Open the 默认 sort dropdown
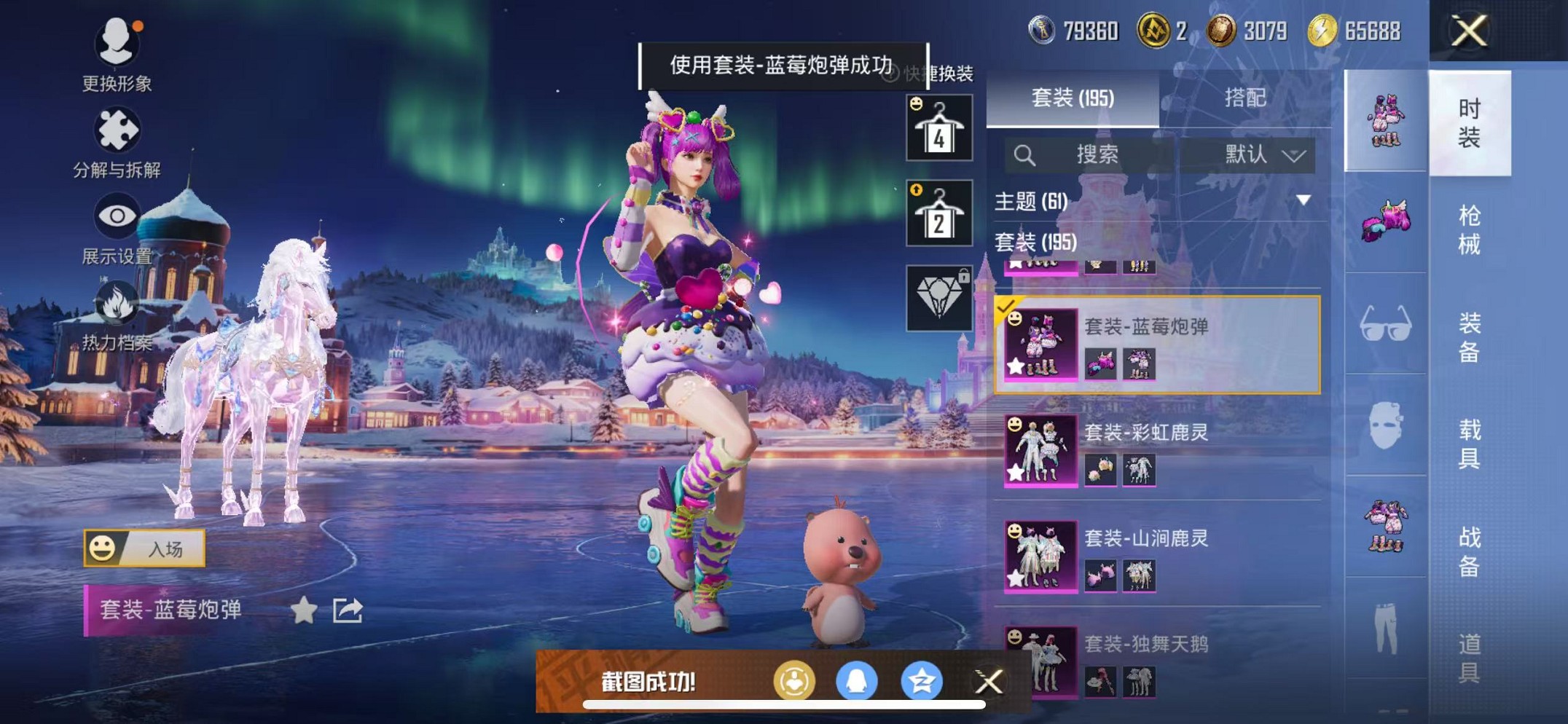1568x724 pixels. [x=1264, y=154]
